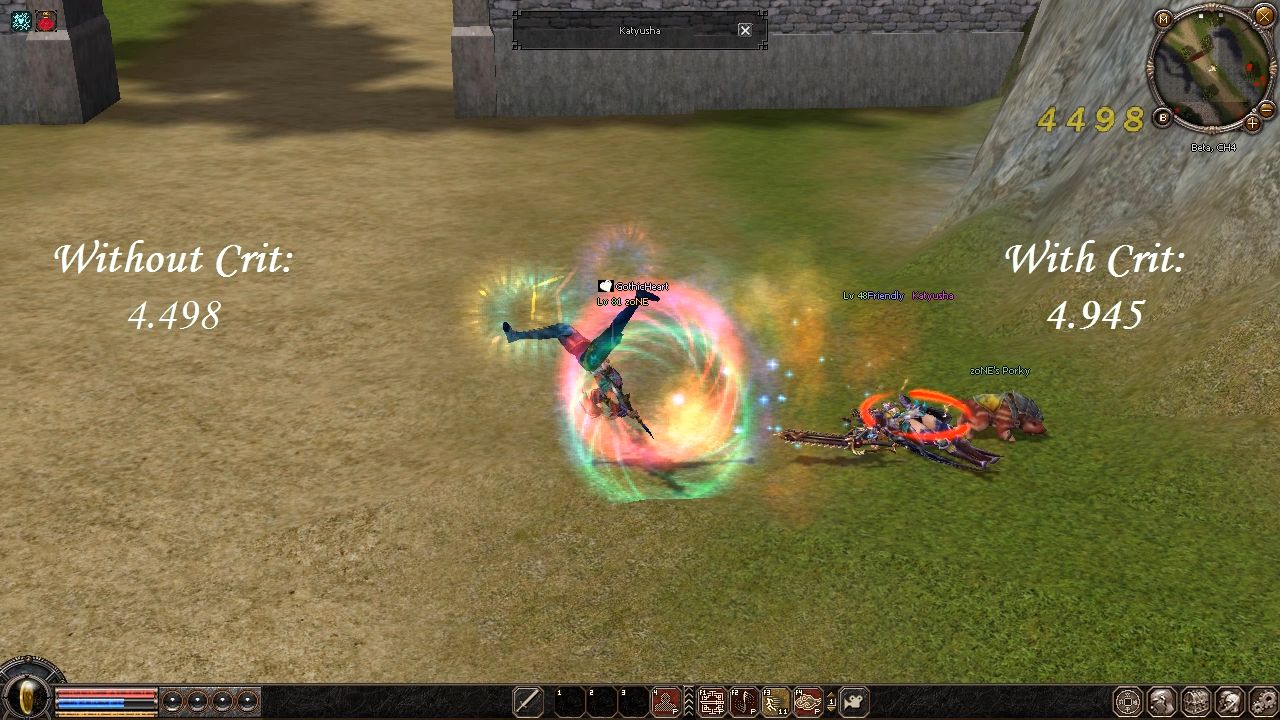Screen dimensions: 1280x720
Task: Expand the hotbar chevron arrows
Action: point(688,701)
